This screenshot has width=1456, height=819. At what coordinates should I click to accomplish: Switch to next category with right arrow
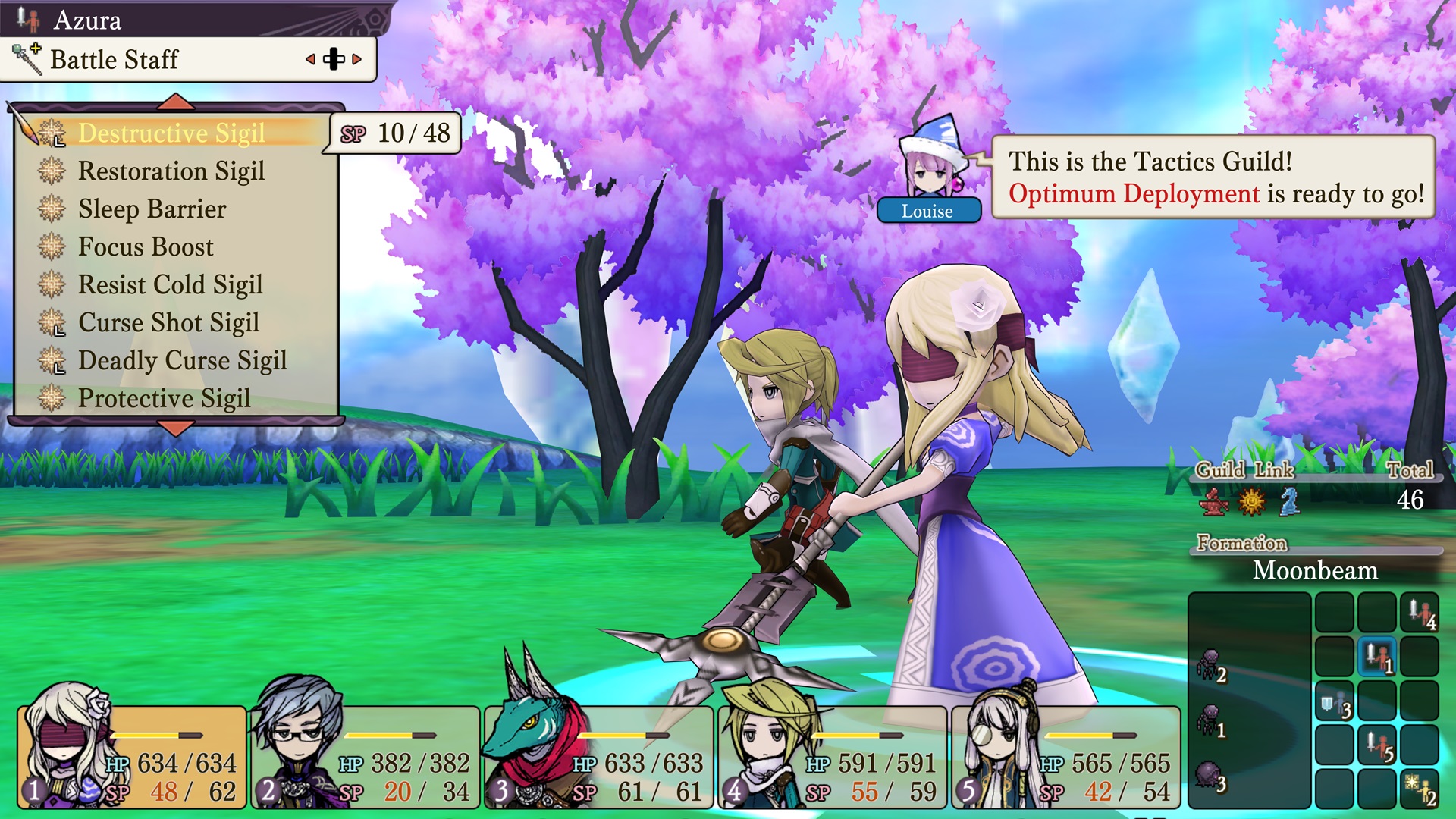(x=357, y=59)
